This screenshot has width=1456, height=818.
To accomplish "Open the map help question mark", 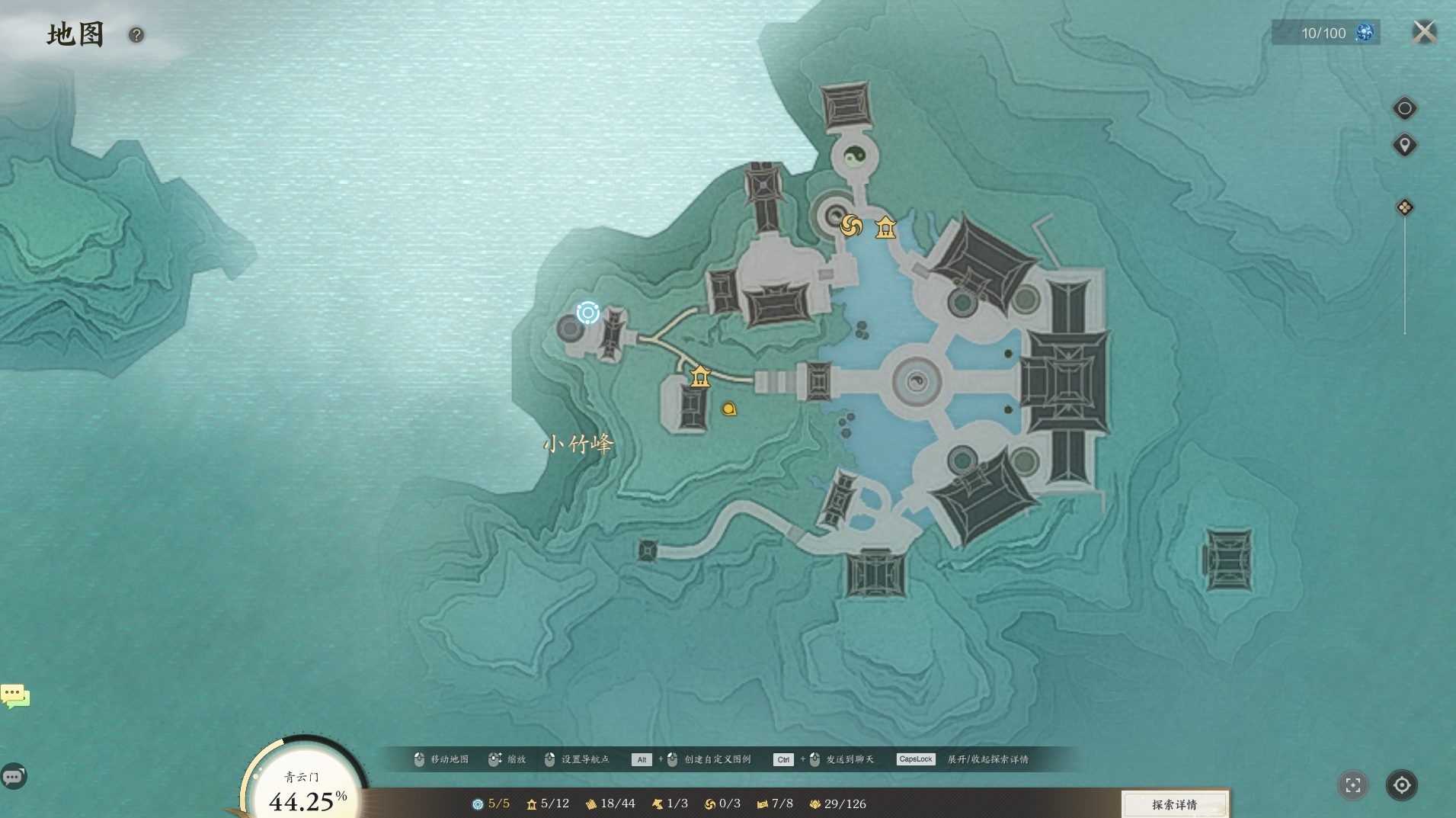I will 136,35.
